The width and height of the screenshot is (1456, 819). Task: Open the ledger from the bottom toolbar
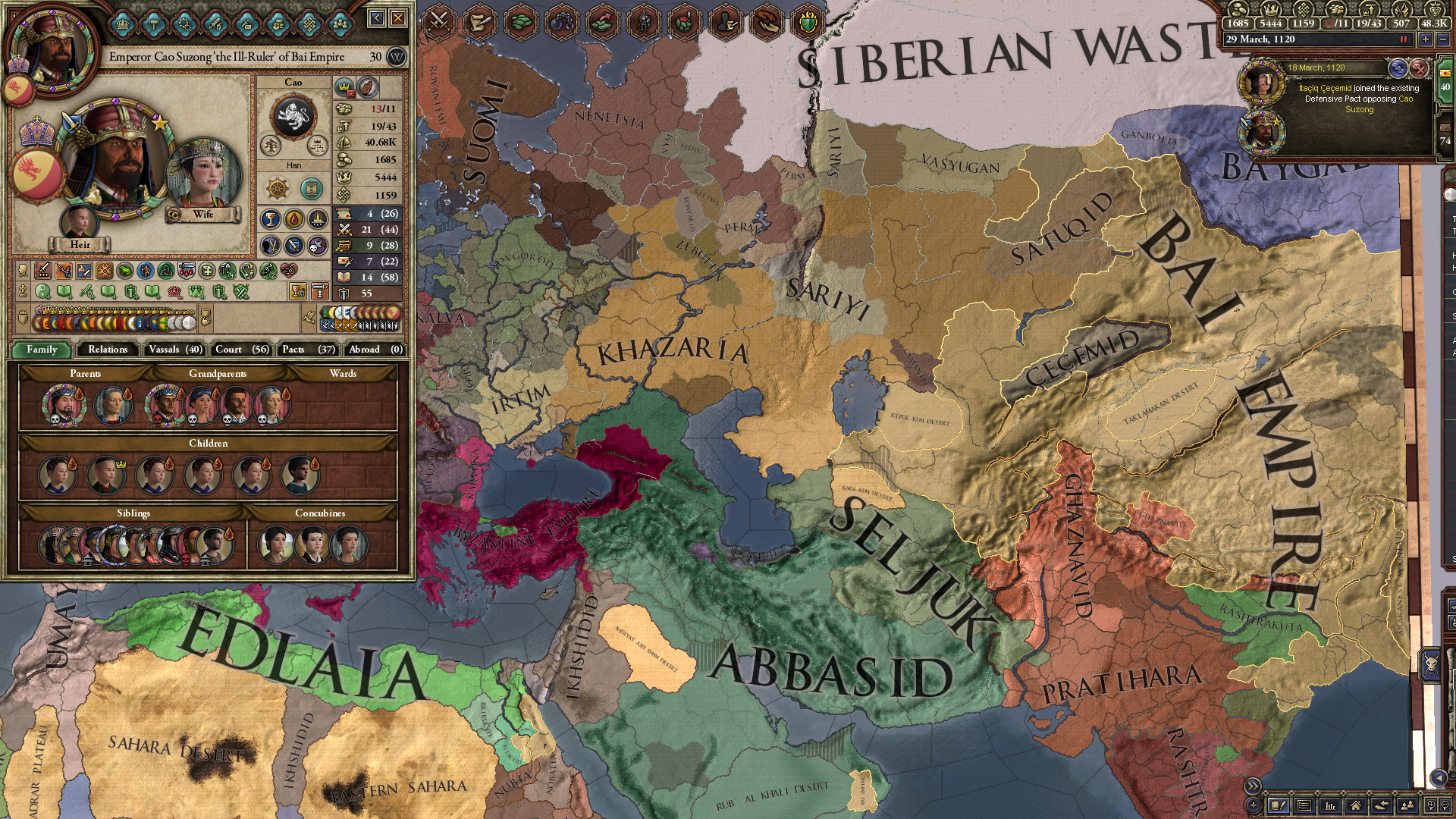tap(1279, 806)
